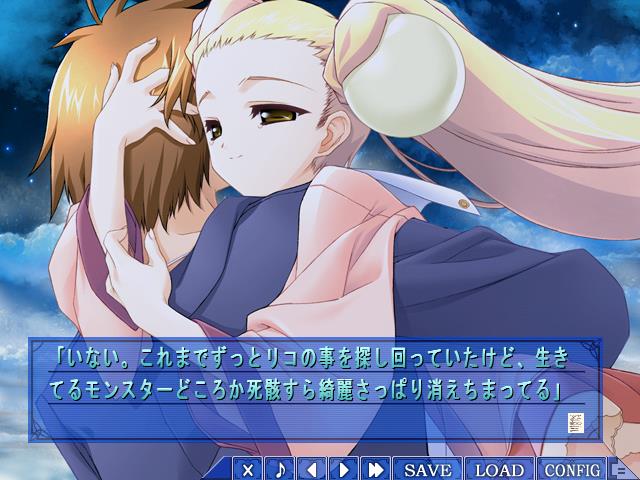
Task: Click the X button to hide the text window
Action: (x=249, y=469)
